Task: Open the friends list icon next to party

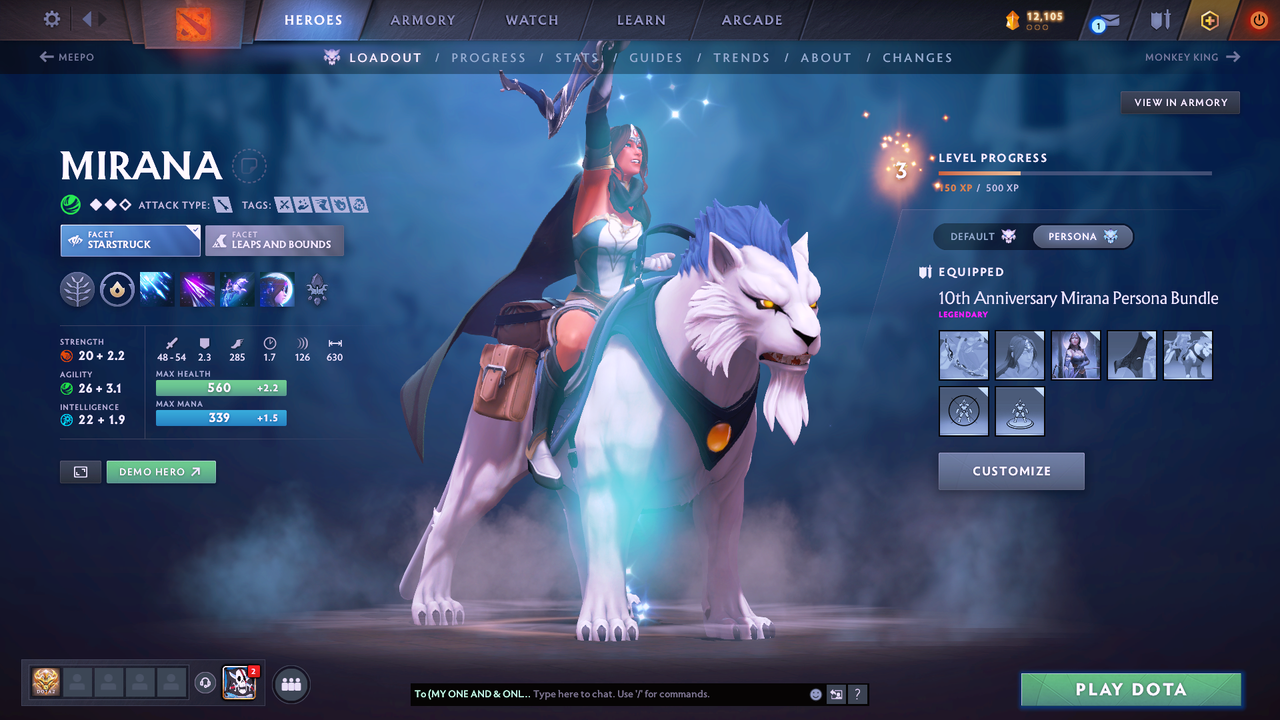Action: (x=290, y=684)
